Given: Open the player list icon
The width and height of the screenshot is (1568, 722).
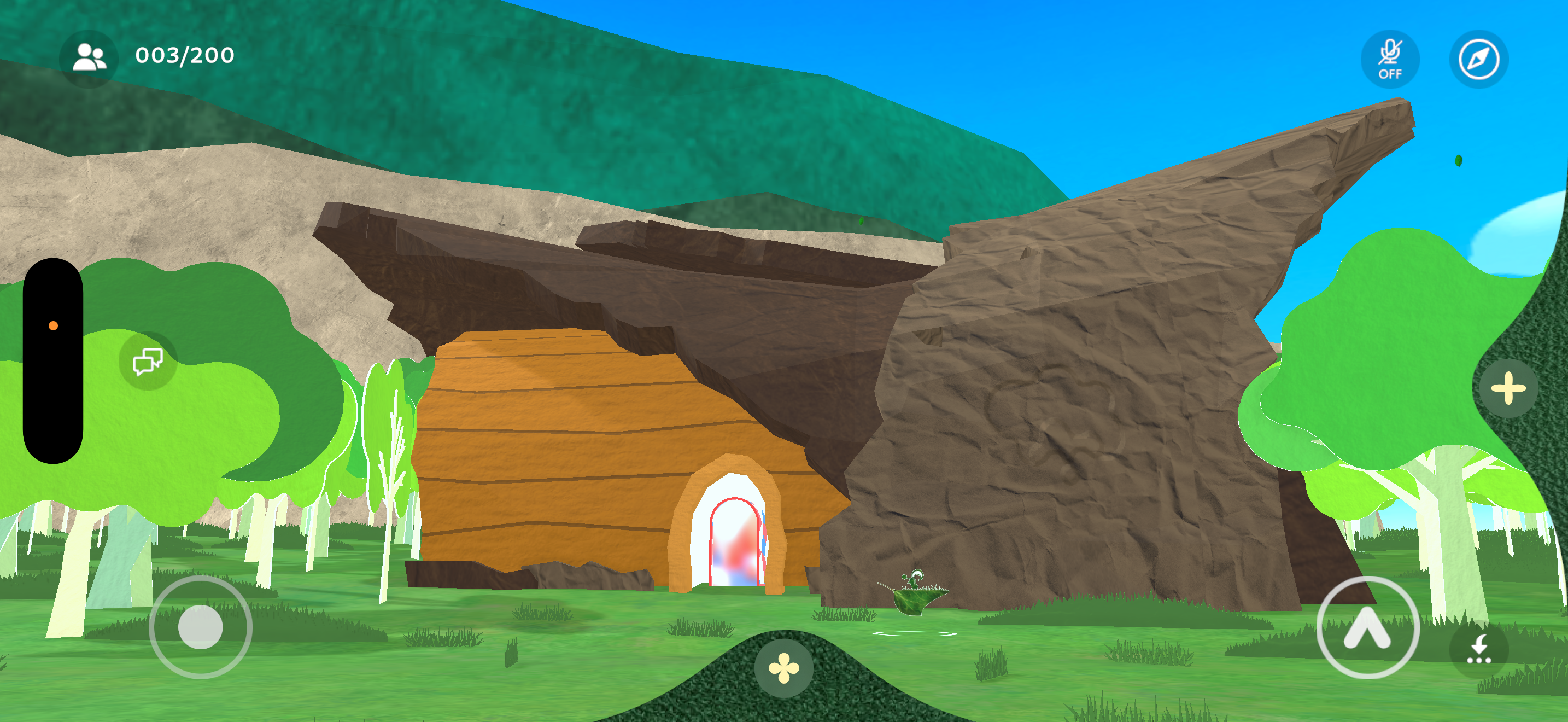Looking at the screenshot, I should tap(89, 58).
